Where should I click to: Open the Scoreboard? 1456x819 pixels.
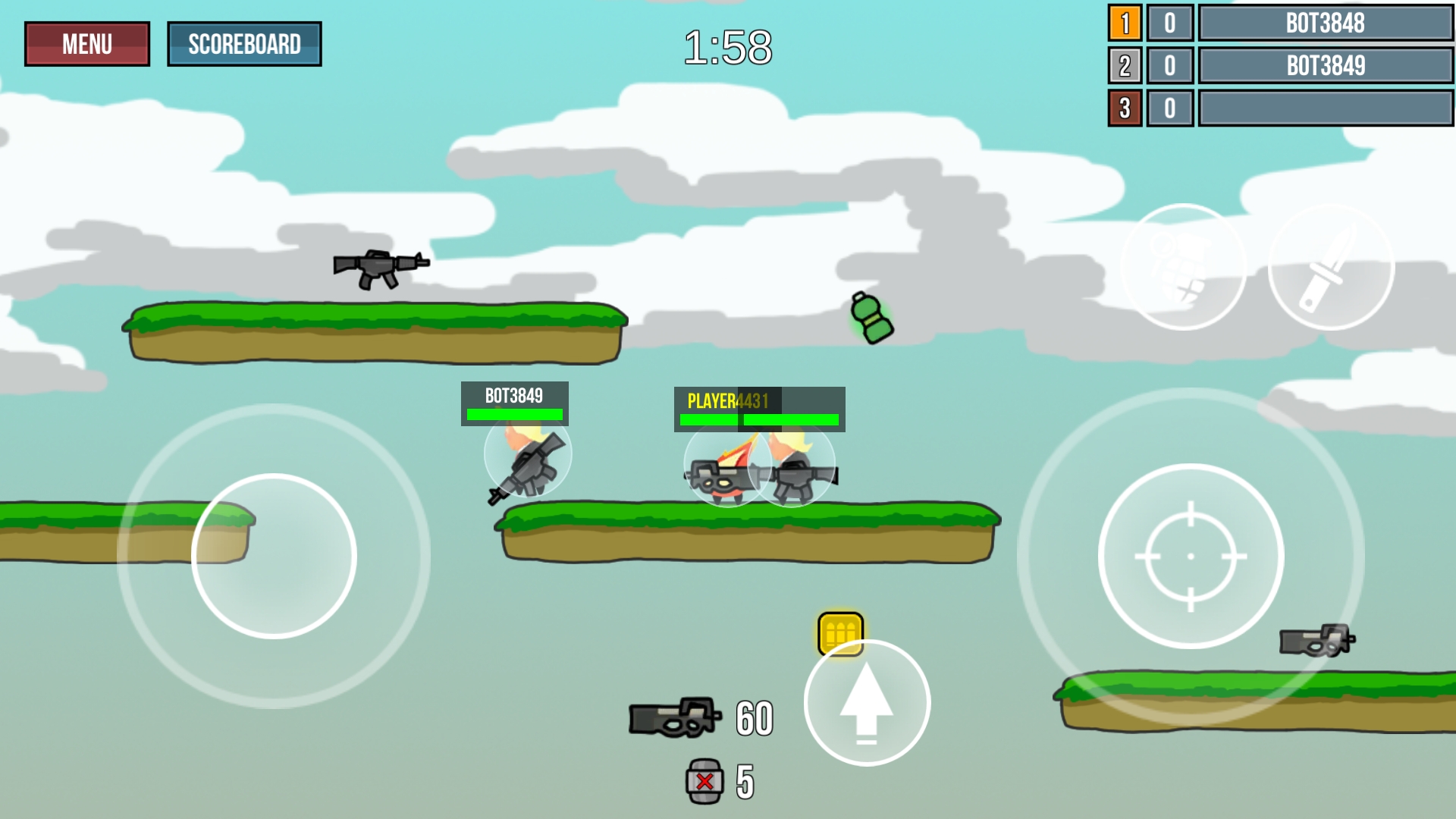244,44
